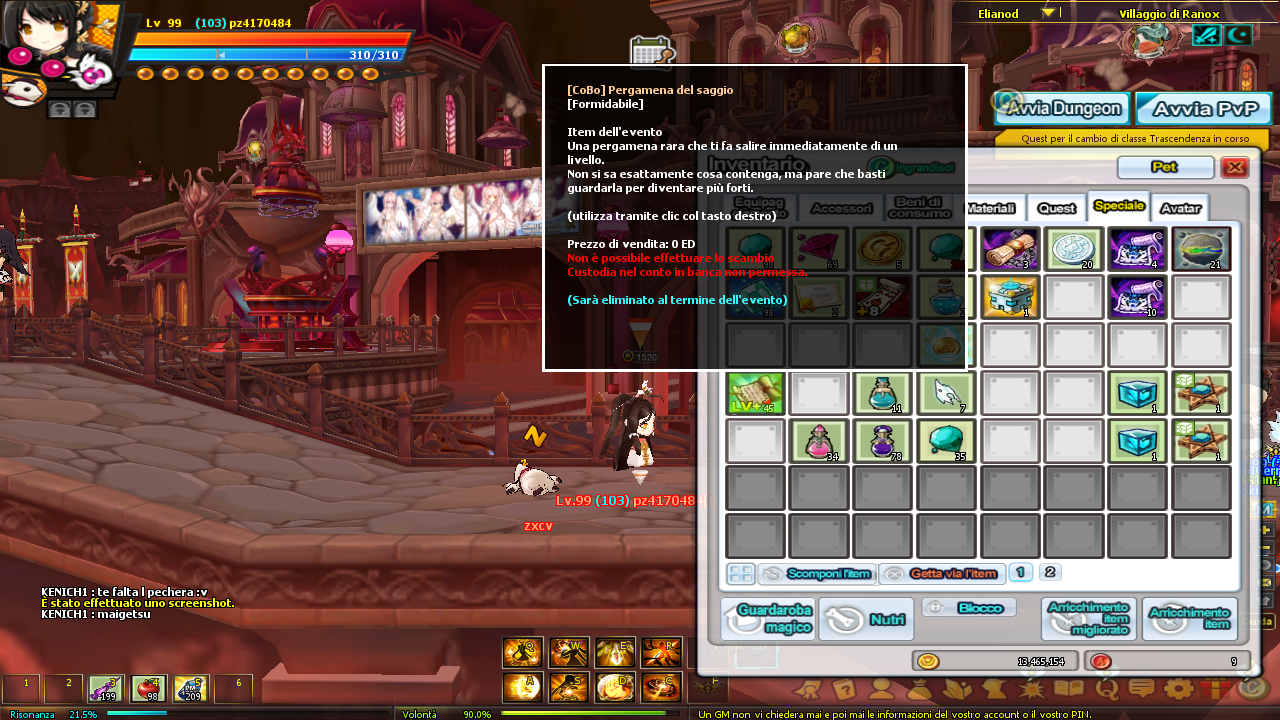
Task: Open the Materiali tab
Action: 992,208
